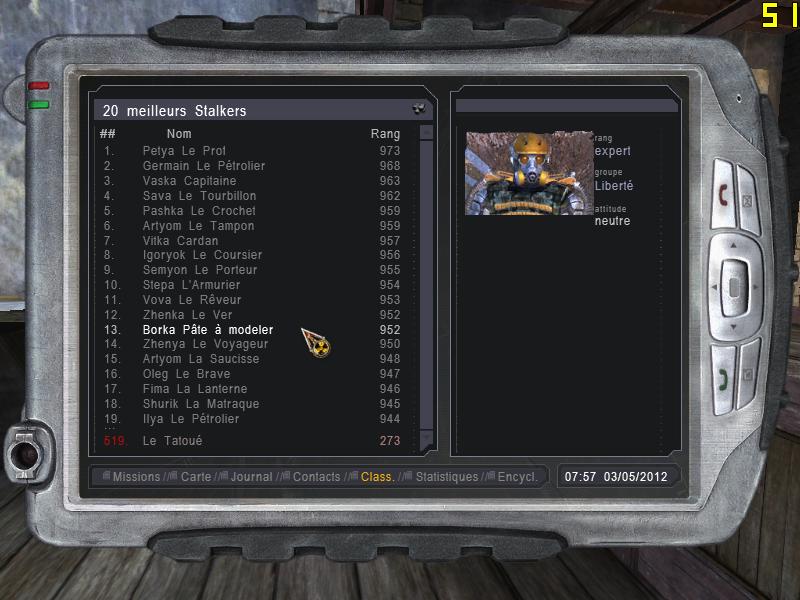Select Sava Le Tourbillon entry
Image resolution: width=800 pixels, height=600 pixels.
click(x=199, y=196)
